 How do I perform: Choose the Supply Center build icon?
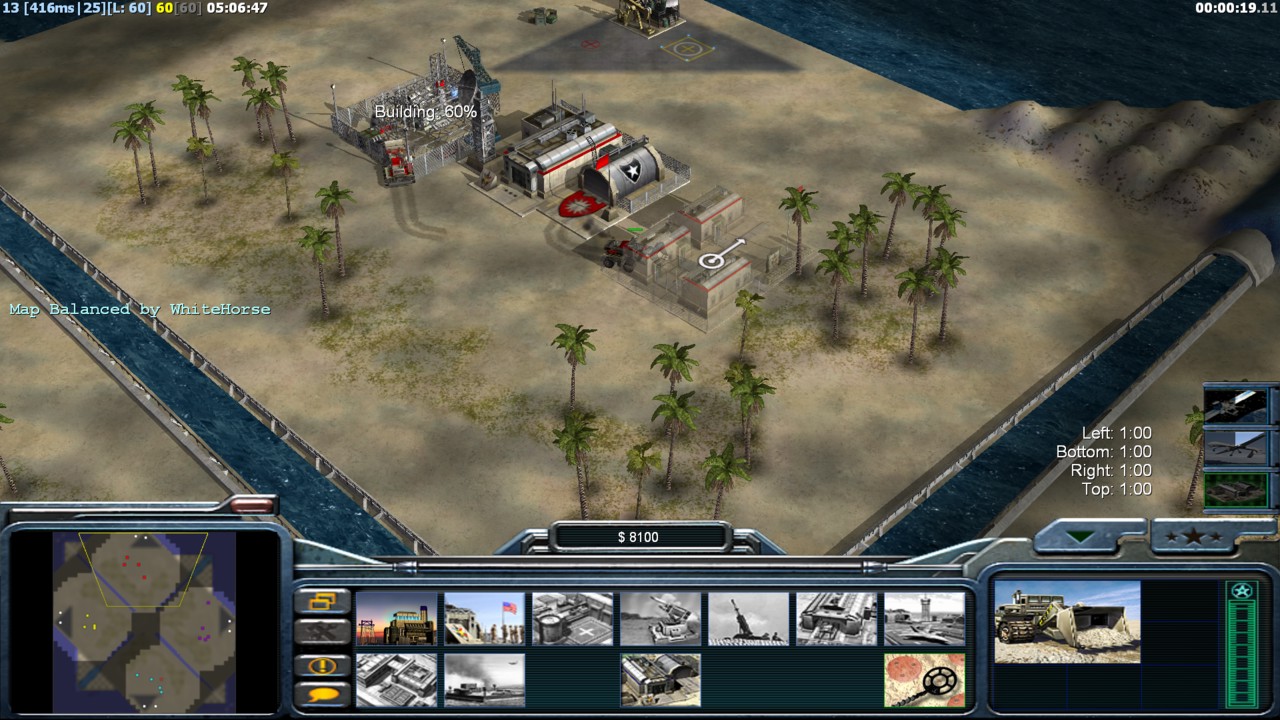point(573,618)
